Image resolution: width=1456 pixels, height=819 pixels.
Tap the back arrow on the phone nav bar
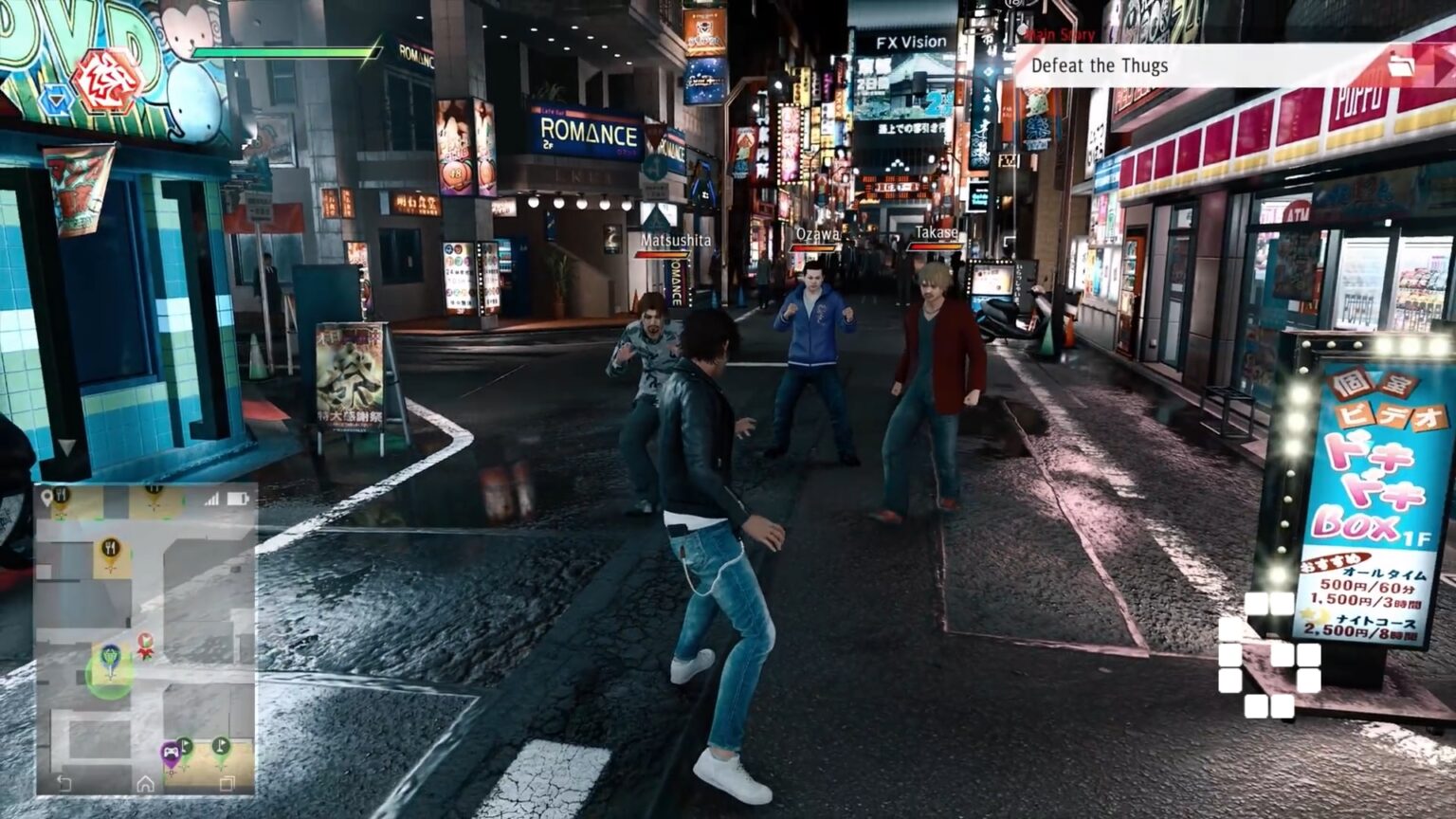(62, 782)
